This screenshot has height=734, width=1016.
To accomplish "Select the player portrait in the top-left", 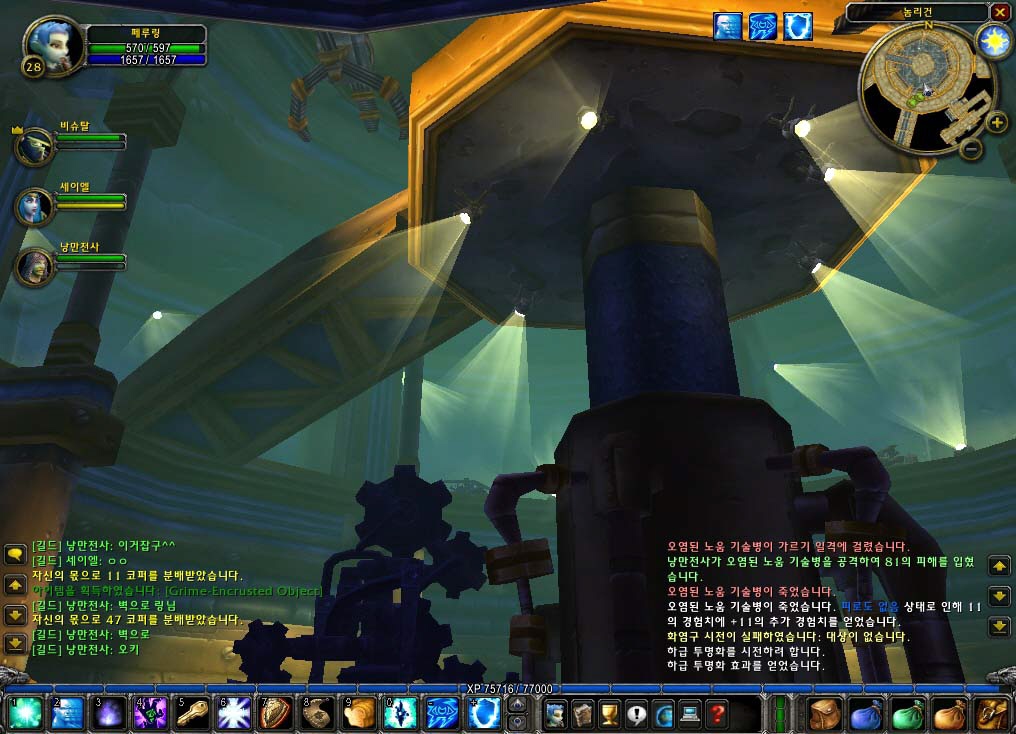I will (x=47, y=43).
